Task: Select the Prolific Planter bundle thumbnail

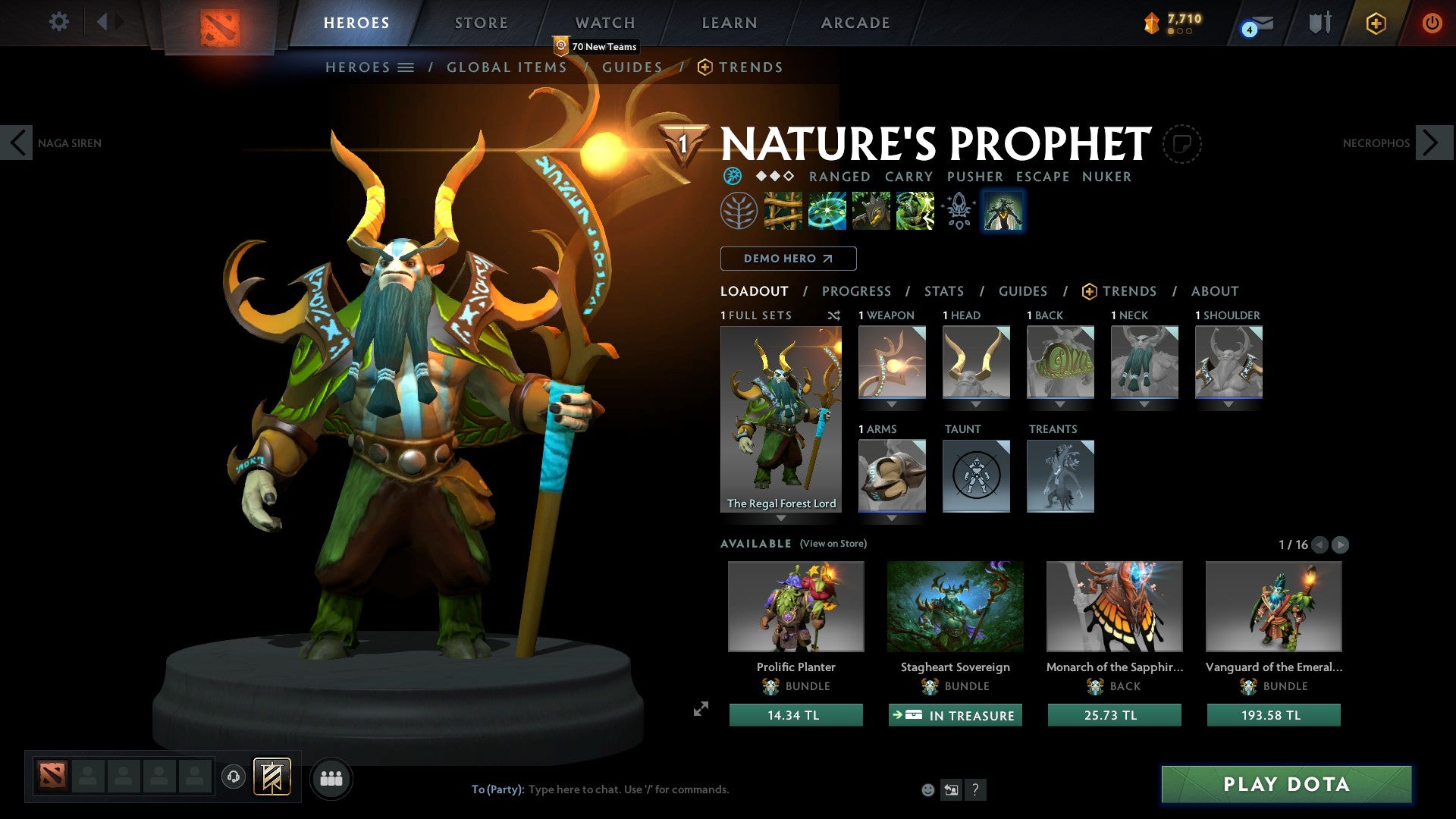Action: tap(795, 607)
